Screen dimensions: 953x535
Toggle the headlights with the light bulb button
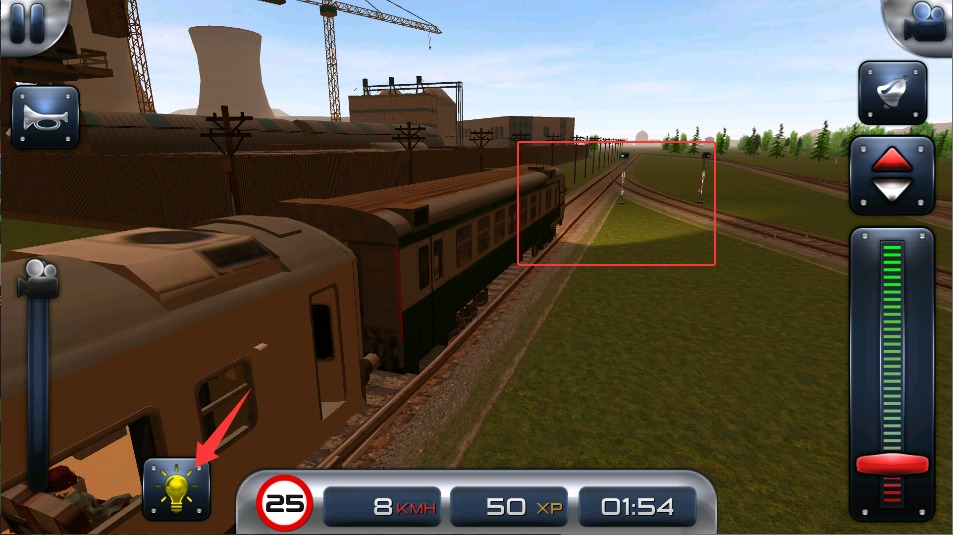[177, 488]
